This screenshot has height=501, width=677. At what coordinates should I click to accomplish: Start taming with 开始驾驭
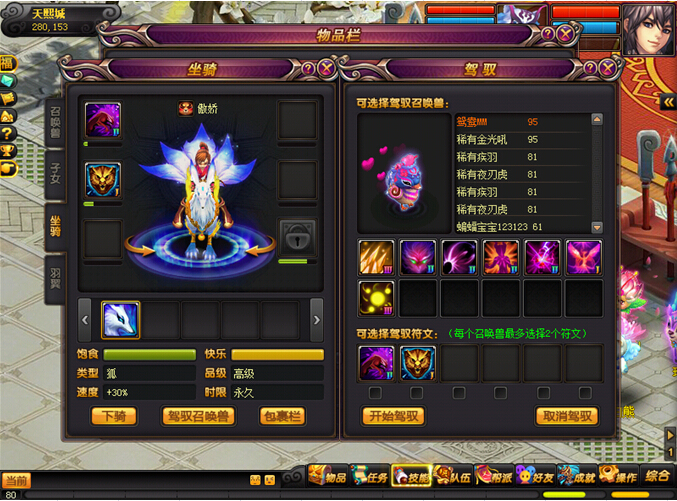395,417
